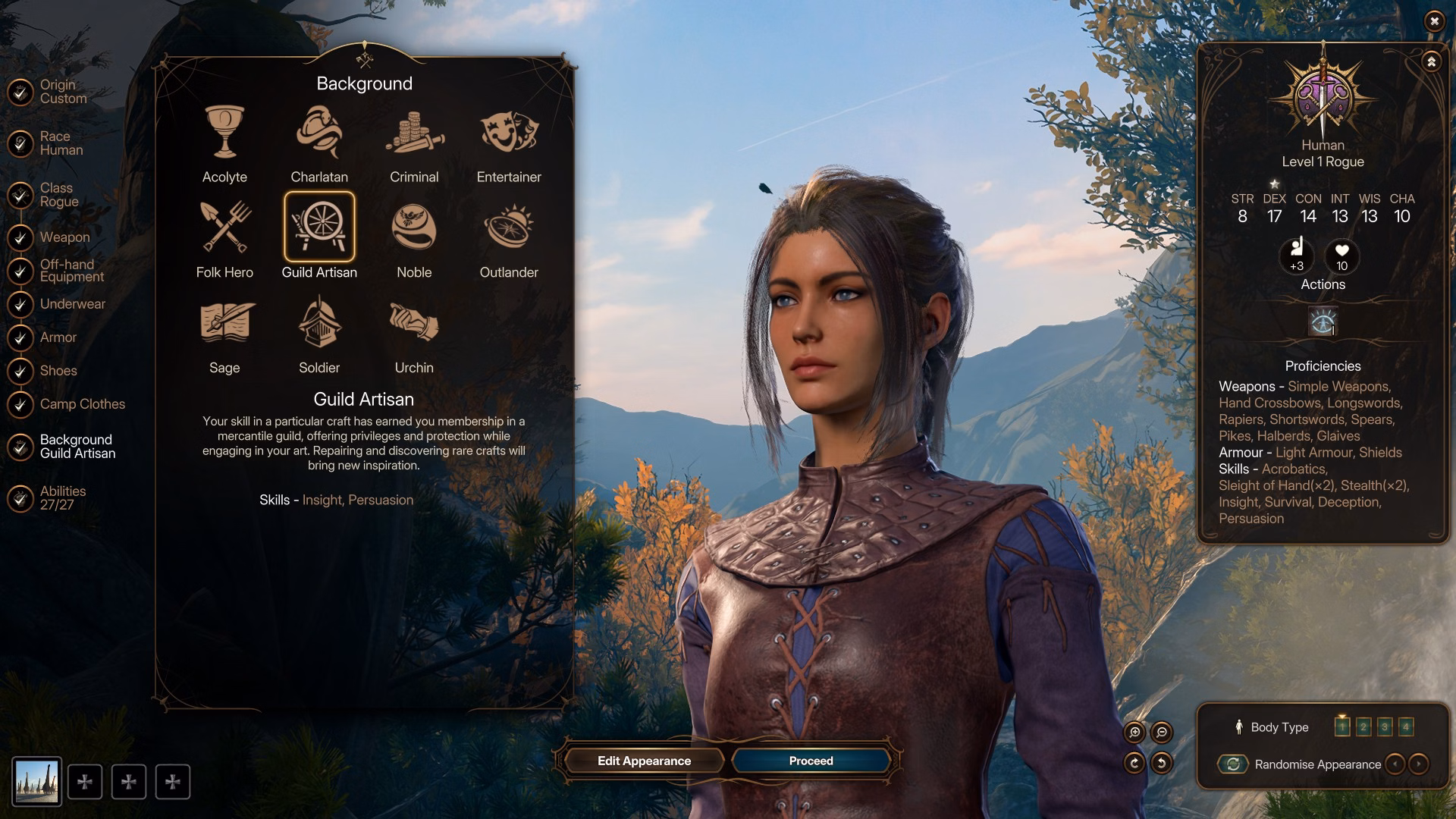The image size is (1456, 819).
Task: Choose the Urchin background
Action: point(414,323)
